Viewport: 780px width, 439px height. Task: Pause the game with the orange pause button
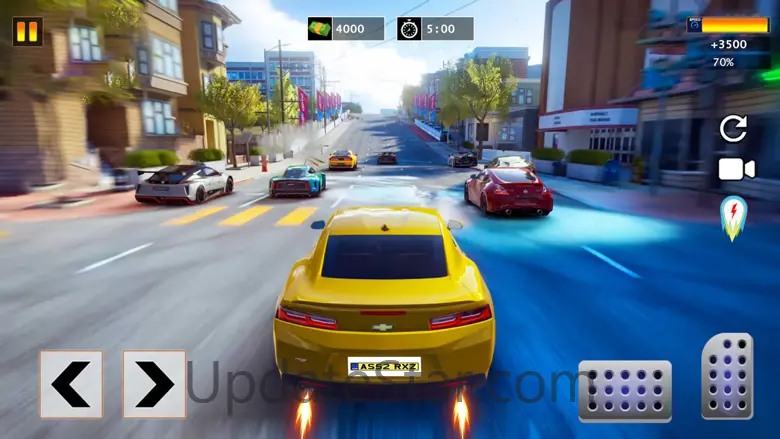(27, 31)
